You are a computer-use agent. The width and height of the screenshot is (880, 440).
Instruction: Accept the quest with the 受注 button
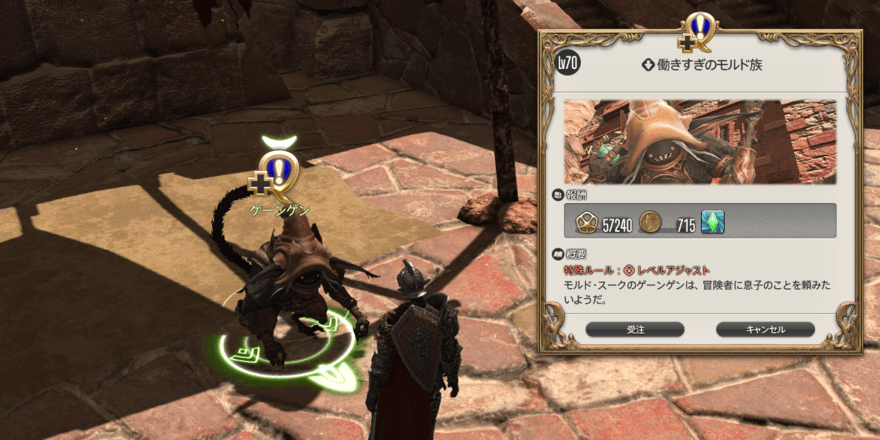[x=635, y=329]
